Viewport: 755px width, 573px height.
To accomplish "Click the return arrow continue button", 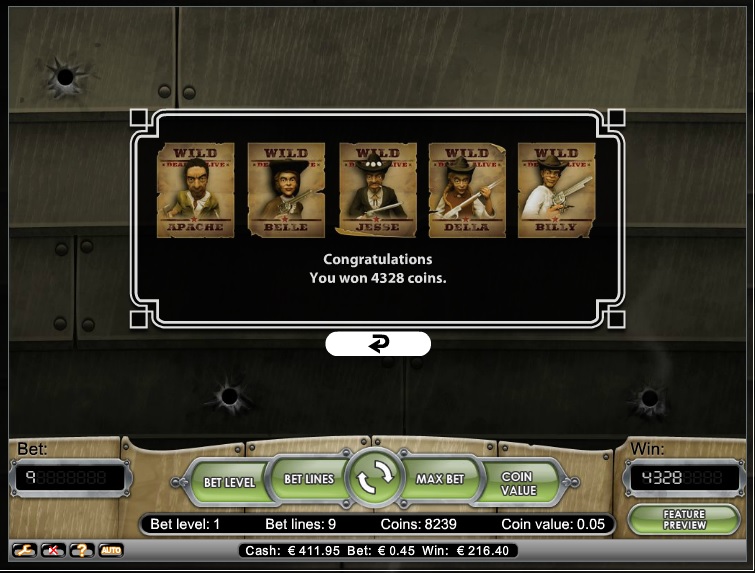I will [378, 344].
